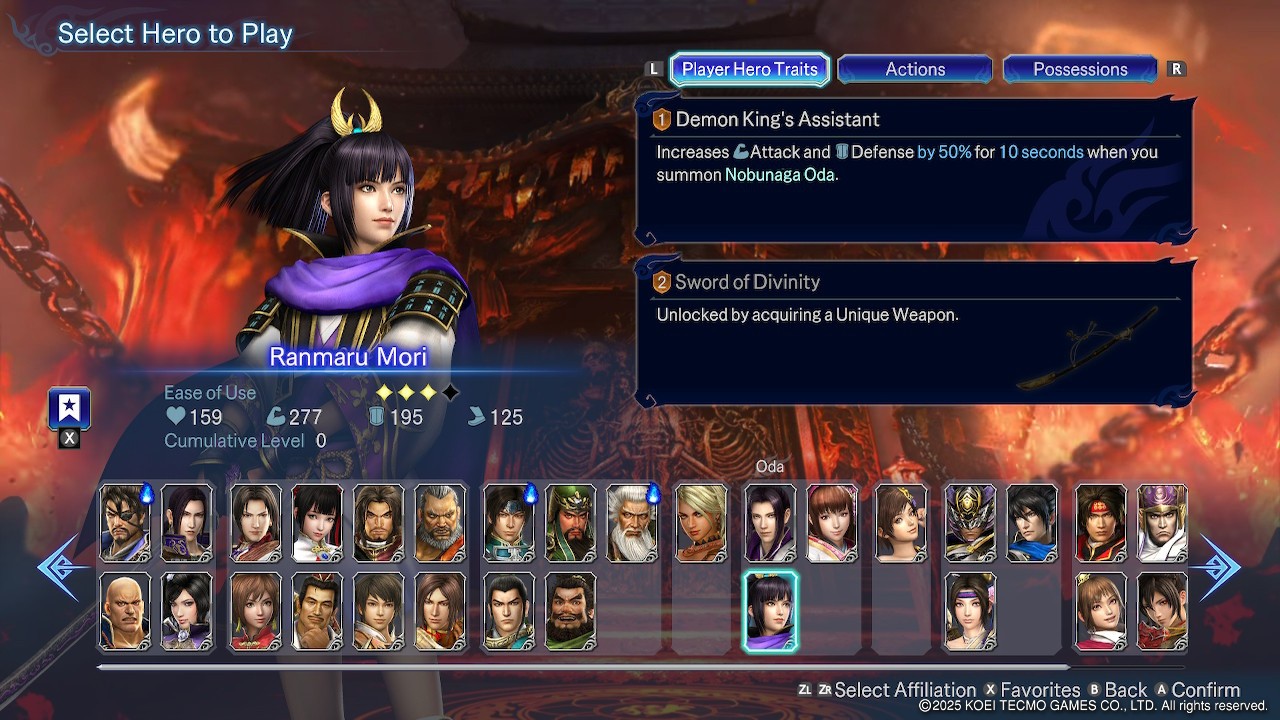Choose the blonde-haired hero portrait
Viewport: 1280px width, 720px height.
click(701, 523)
